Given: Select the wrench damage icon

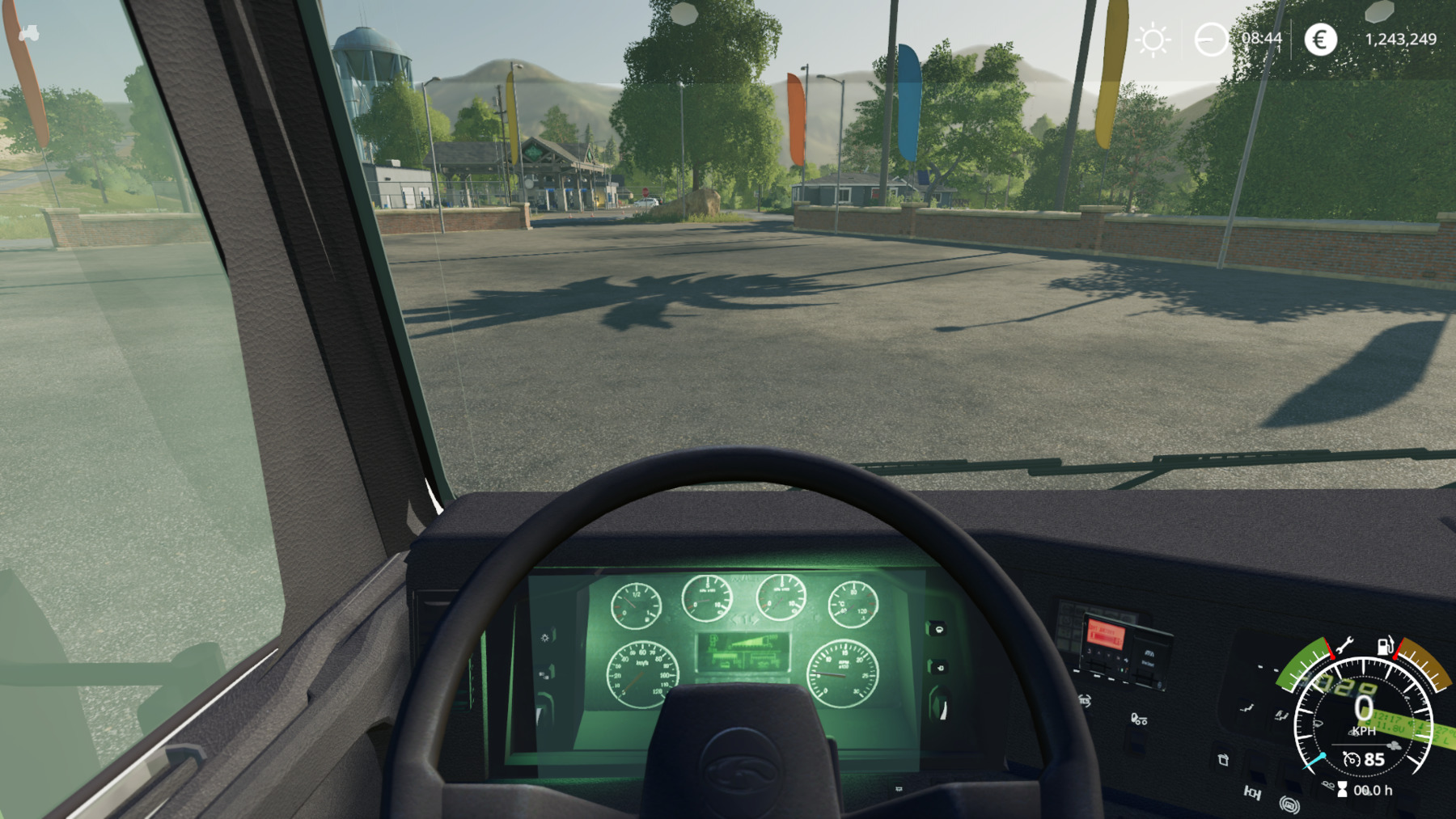Looking at the screenshot, I should tap(1344, 645).
